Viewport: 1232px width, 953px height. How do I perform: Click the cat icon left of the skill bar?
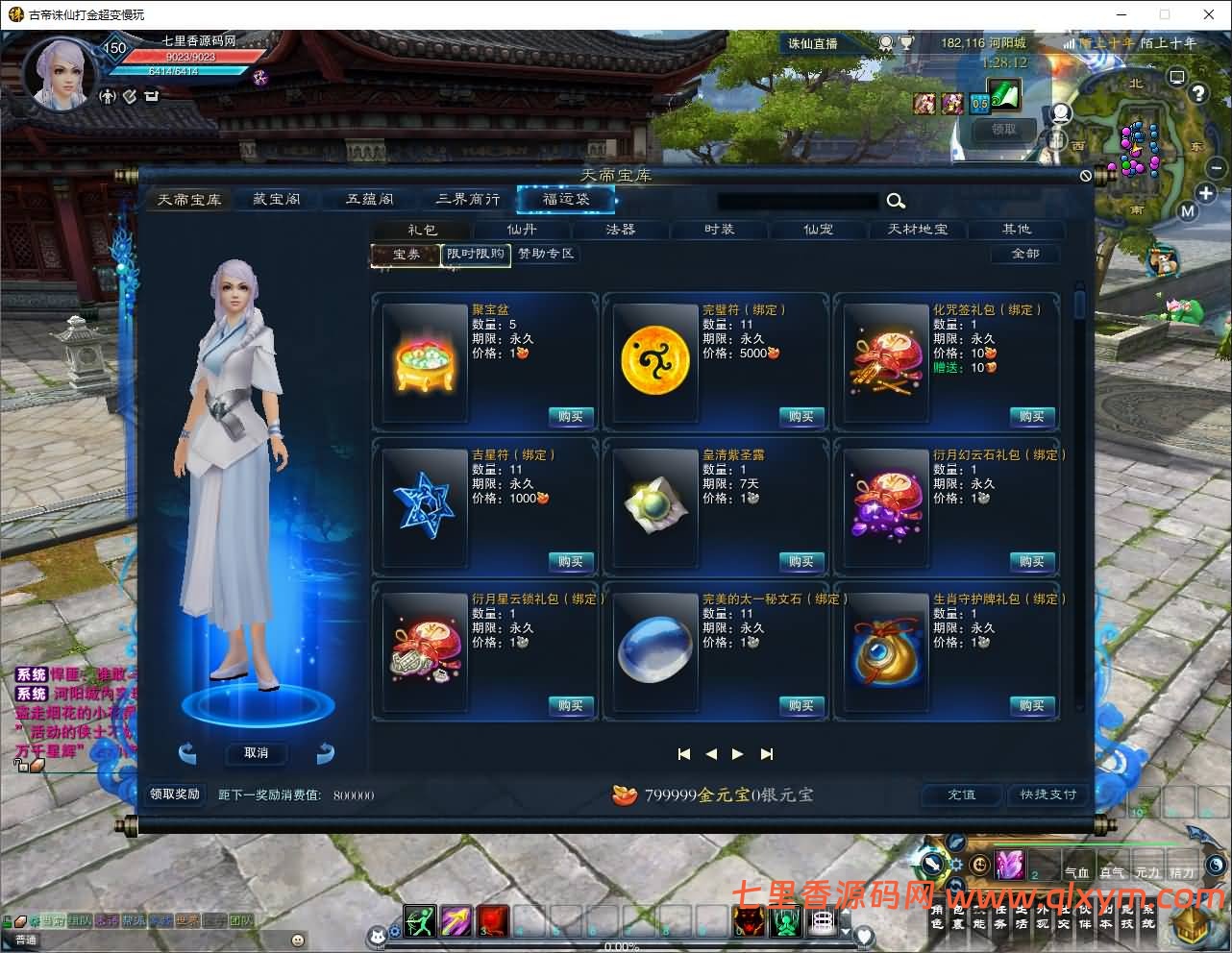coord(380,934)
